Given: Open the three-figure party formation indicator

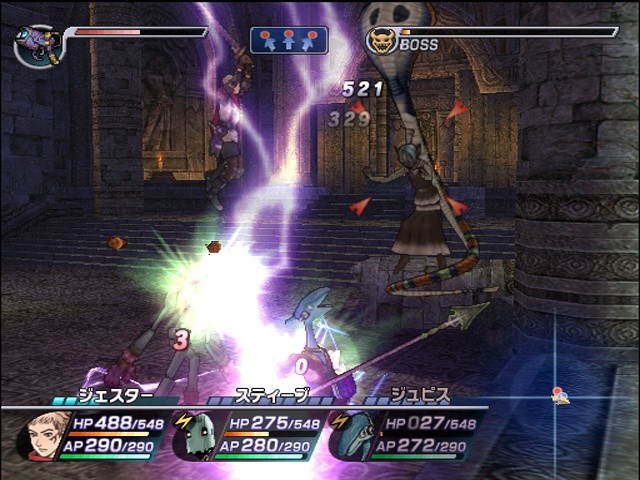Looking at the screenshot, I should 289,40.
